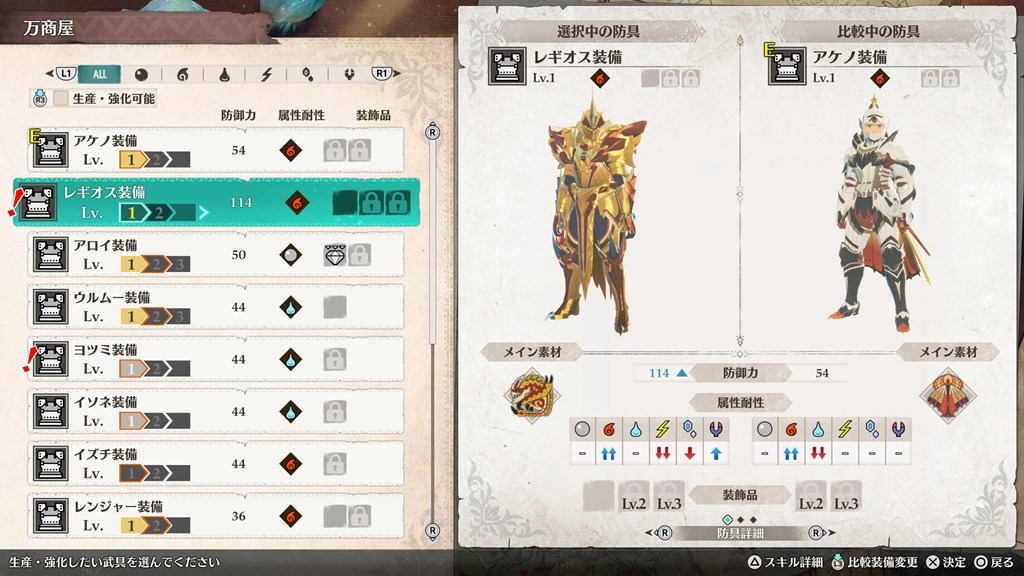Switch to the non-elemental sphere filter tab
This screenshot has height=576, width=1024.
pos(141,73)
